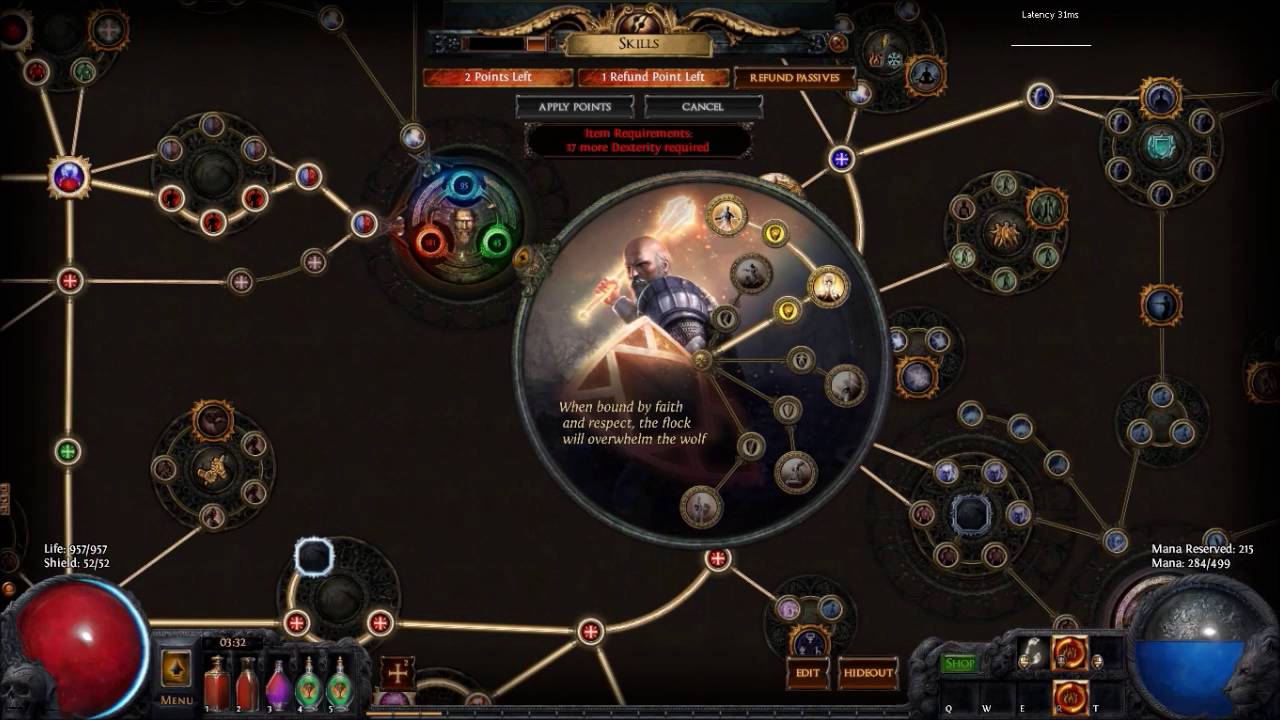Select the highlighted empty jewel socket node
The height and width of the screenshot is (720, 1280).
point(314,557)
